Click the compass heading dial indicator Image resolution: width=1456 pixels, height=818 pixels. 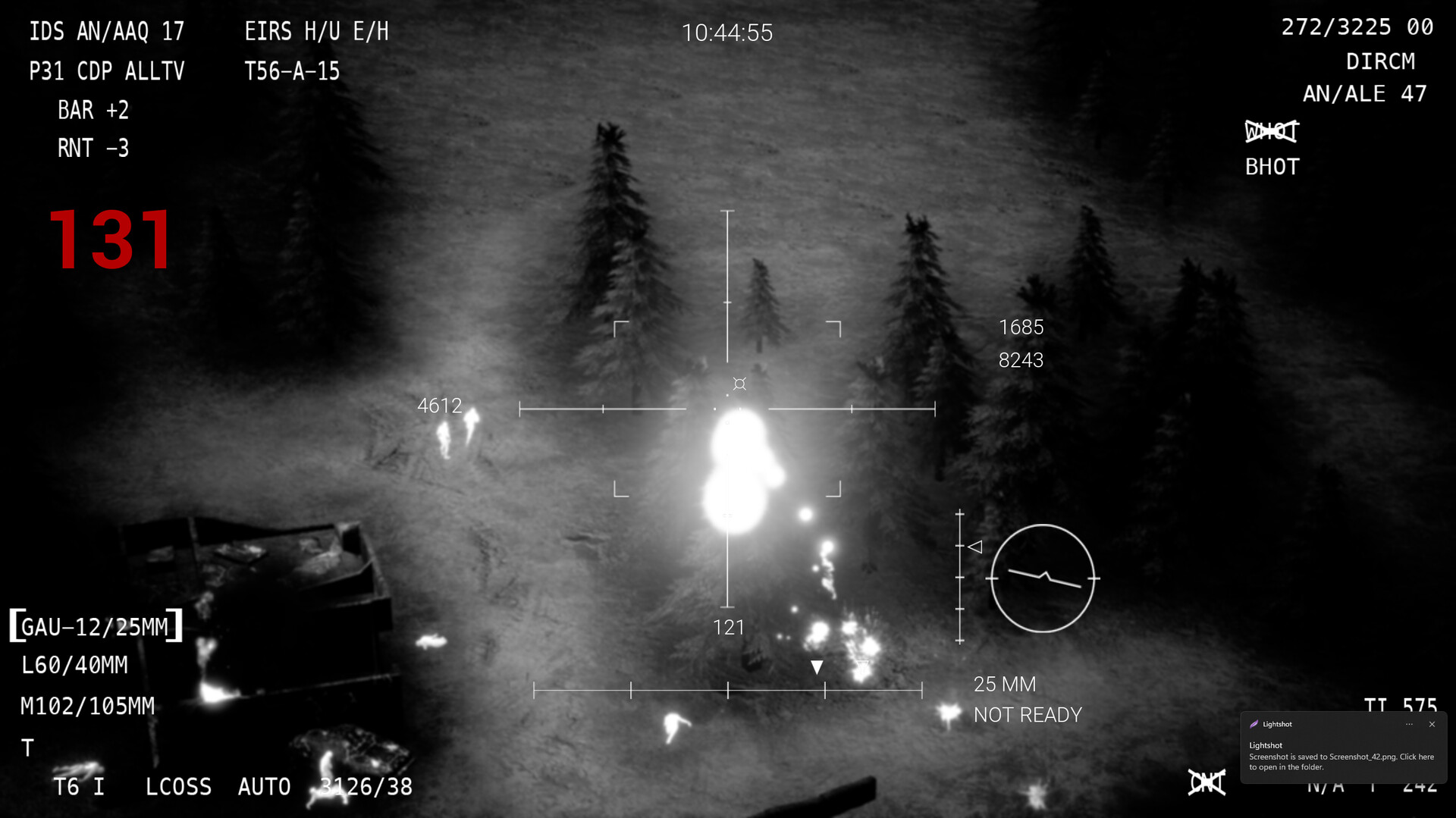pos(1043,578)
